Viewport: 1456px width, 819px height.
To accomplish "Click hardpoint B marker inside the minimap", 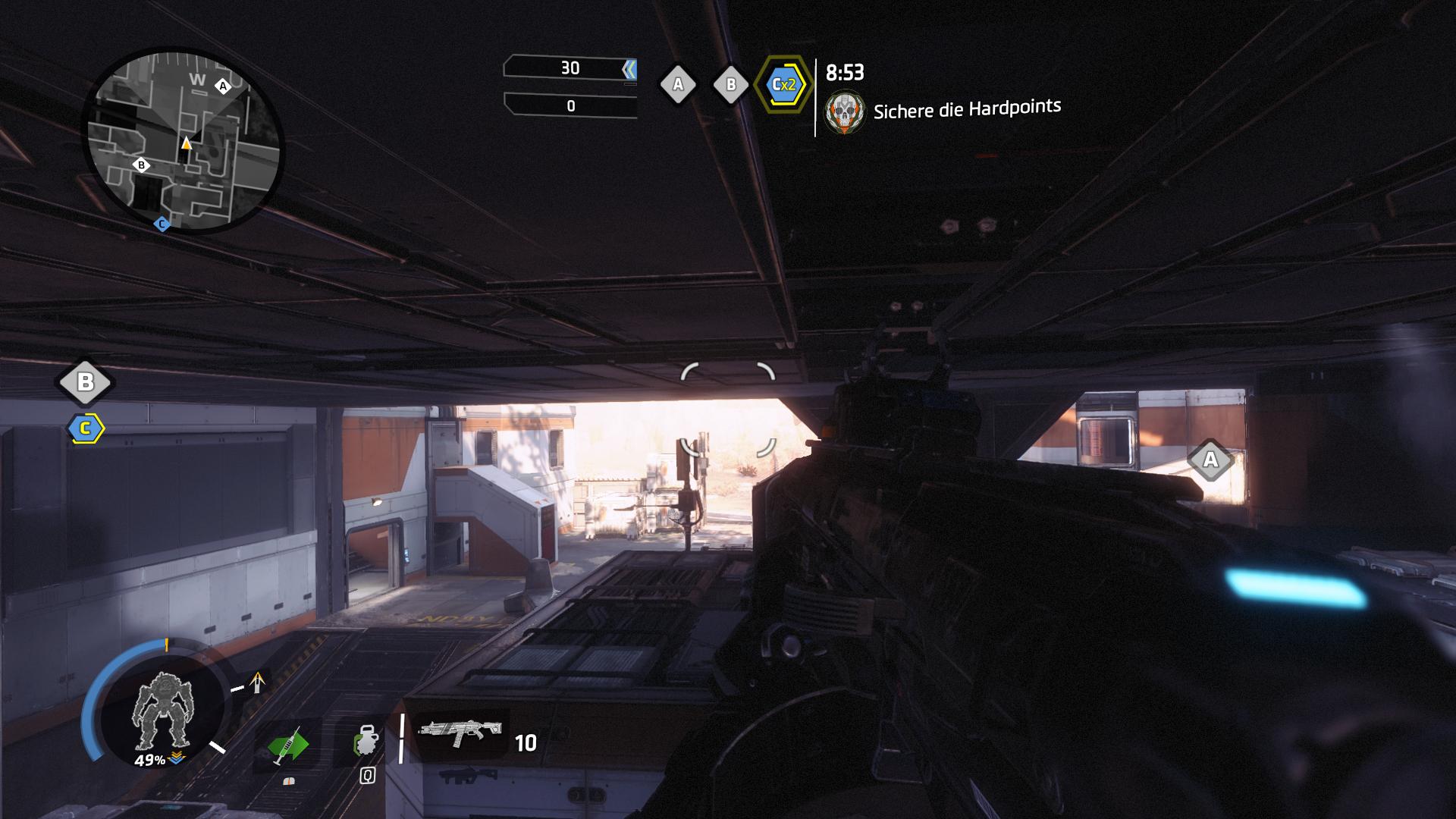I will [141, 165].
